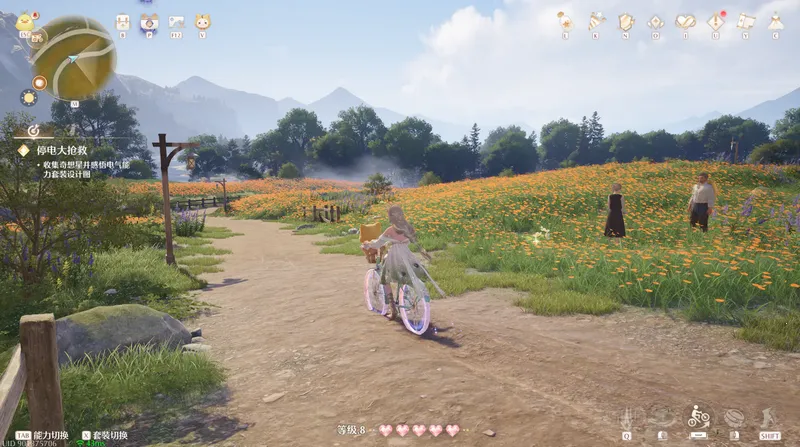Screen dimensions: 800x447
Task: Open the diamond sparkle icon
Action: pos(656,21)
